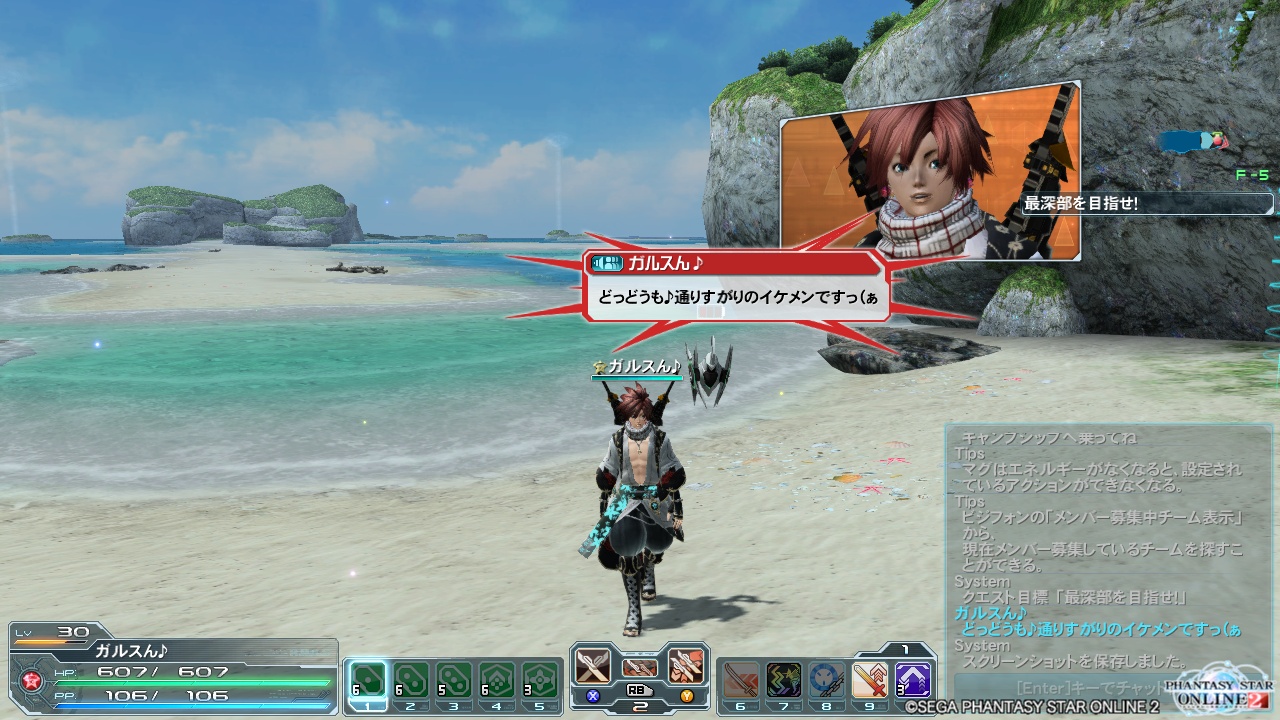Viewport: 1280px width, 720px height.
Task: Select the flower hexagon item in slot 5
Action: (x=540, y=681)
